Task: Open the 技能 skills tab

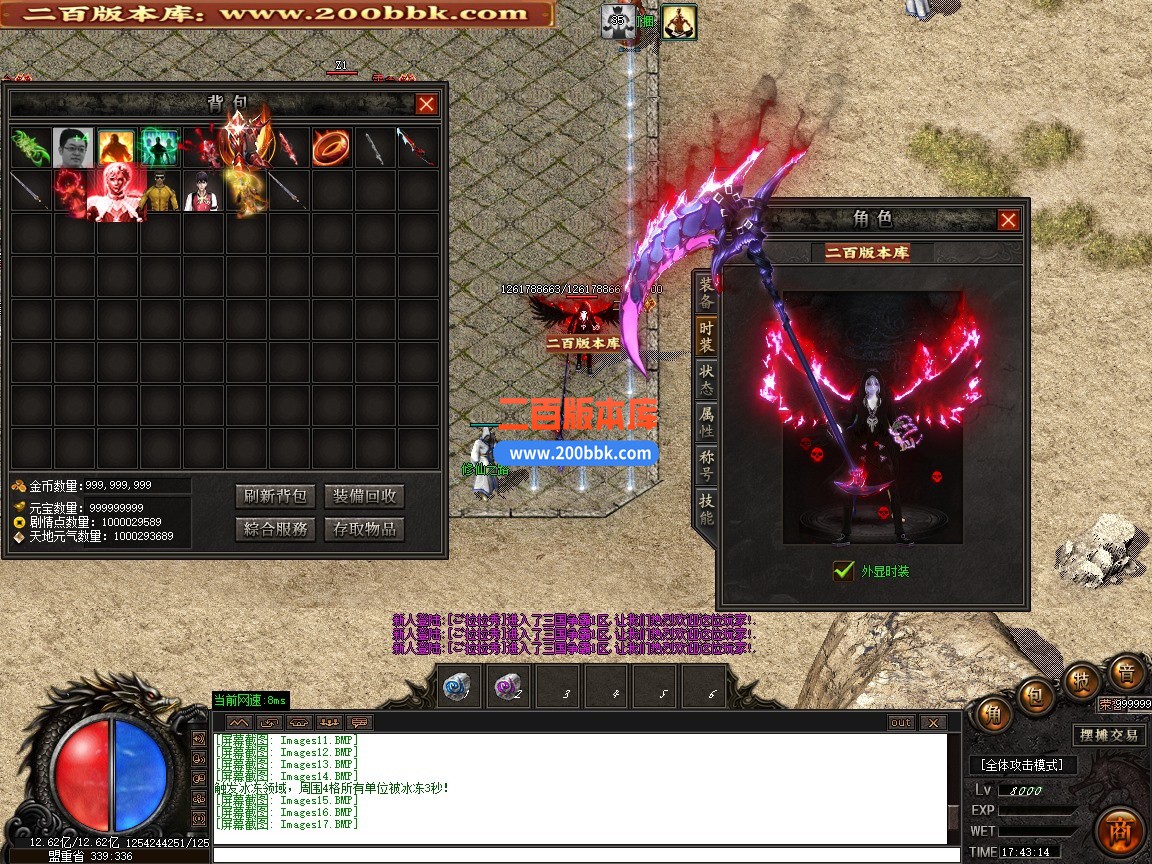Action: pos(706,509)
